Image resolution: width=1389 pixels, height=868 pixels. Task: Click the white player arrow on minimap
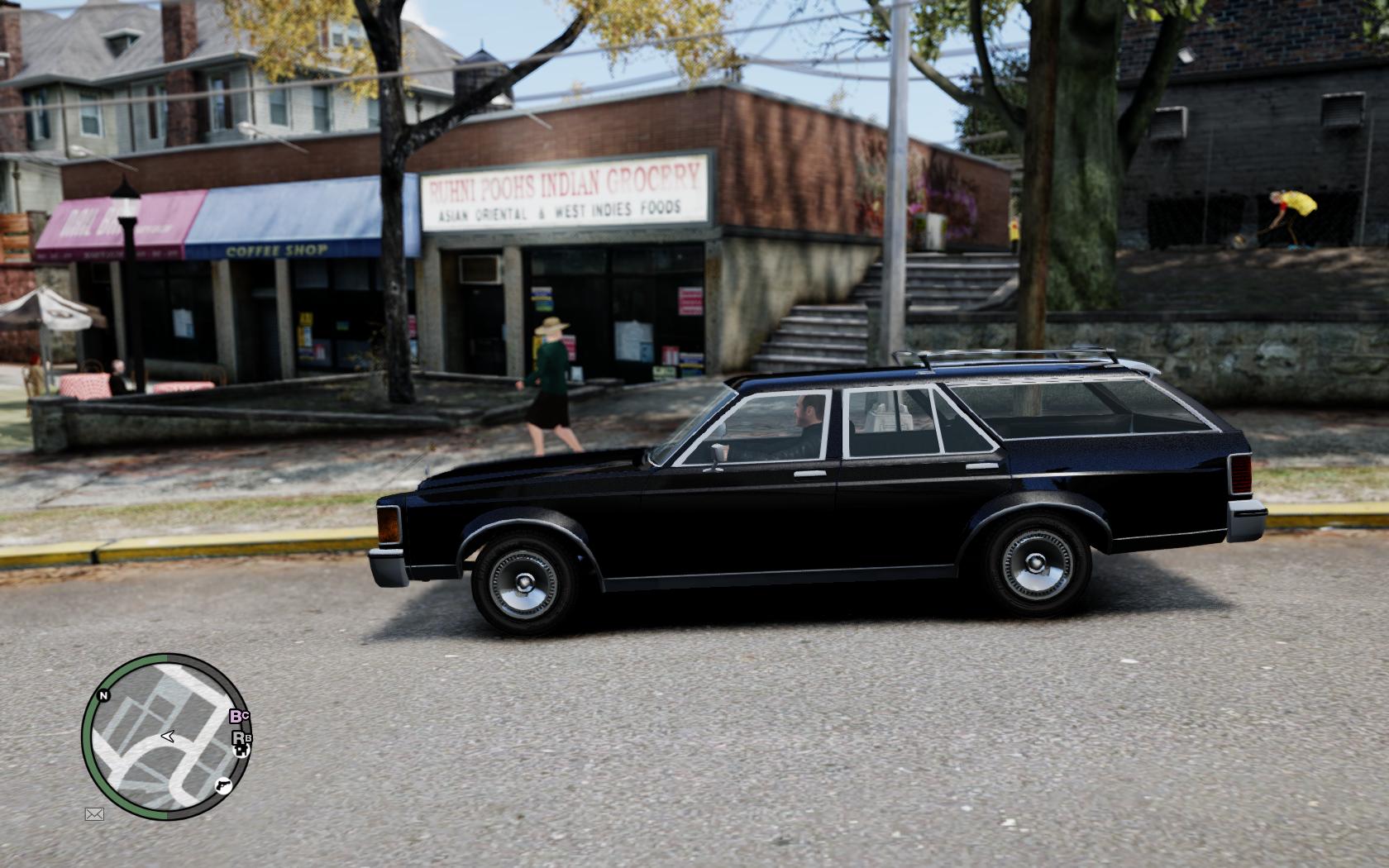pos(167,736)
